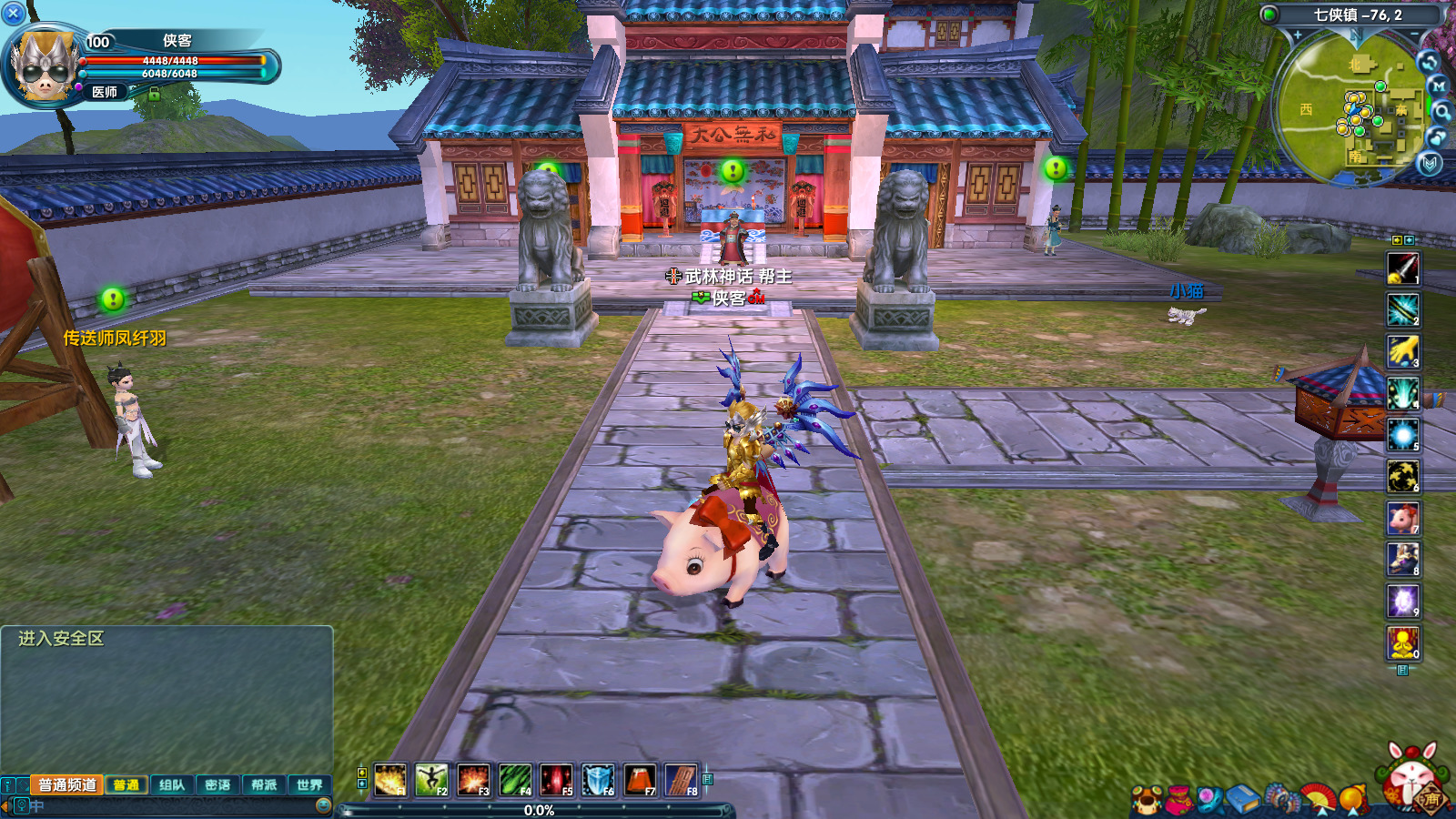
Task: Switch to the 组队 chat tab
Action: [171, 784]
